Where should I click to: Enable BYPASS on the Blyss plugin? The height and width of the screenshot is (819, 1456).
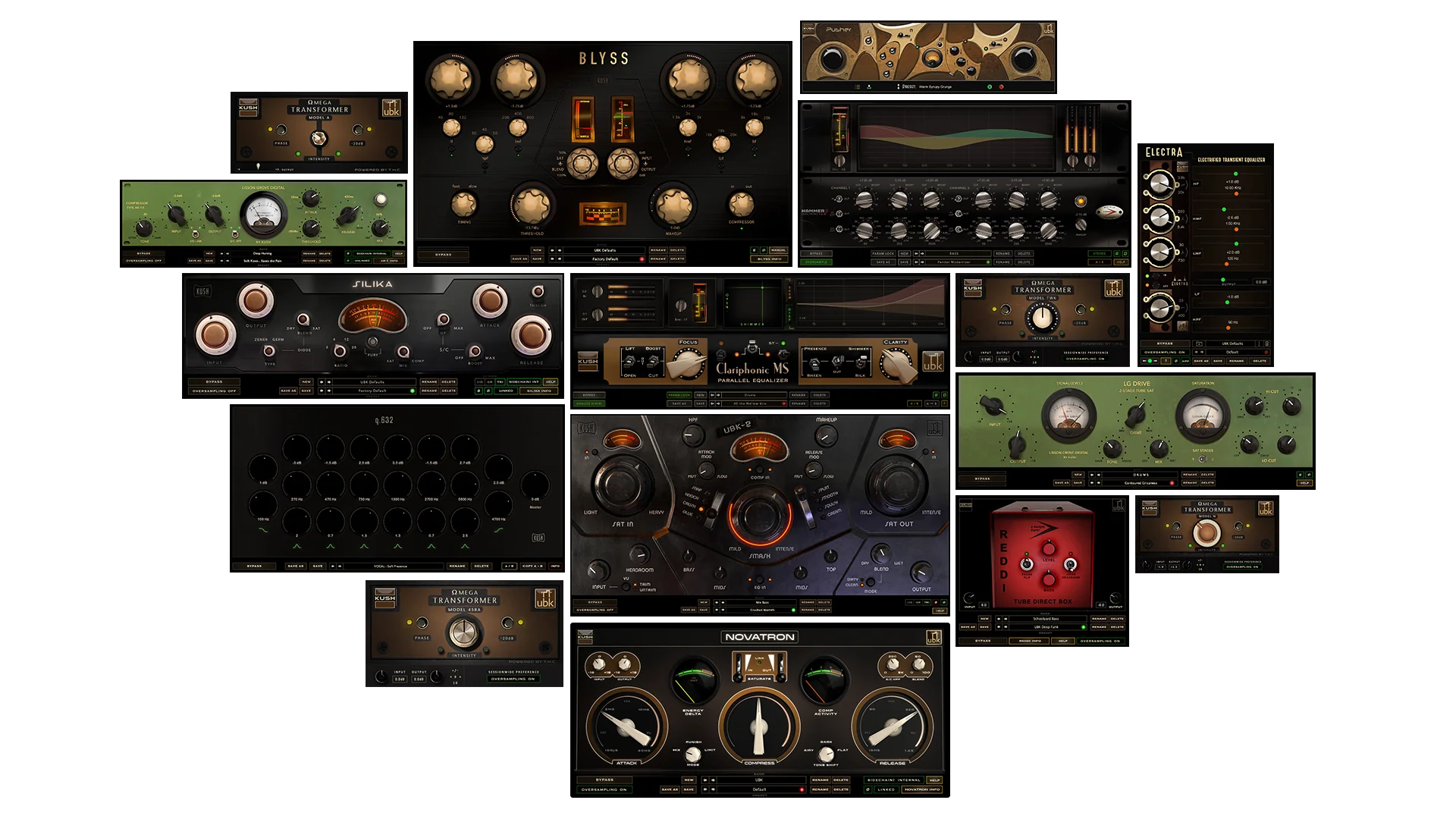pyautogui.click(x=444, y=255)
